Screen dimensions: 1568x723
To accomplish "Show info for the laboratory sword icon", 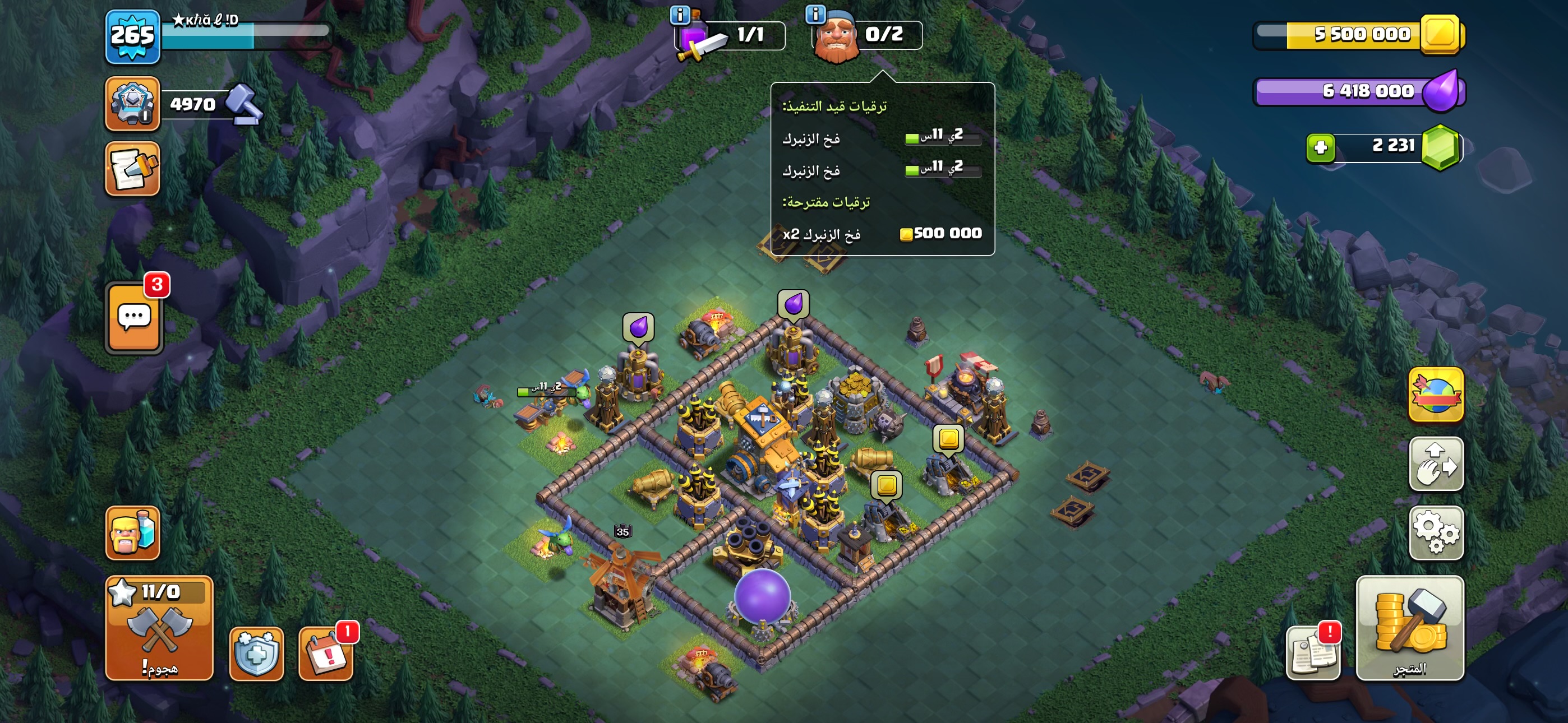I will (x=679, y=15).
